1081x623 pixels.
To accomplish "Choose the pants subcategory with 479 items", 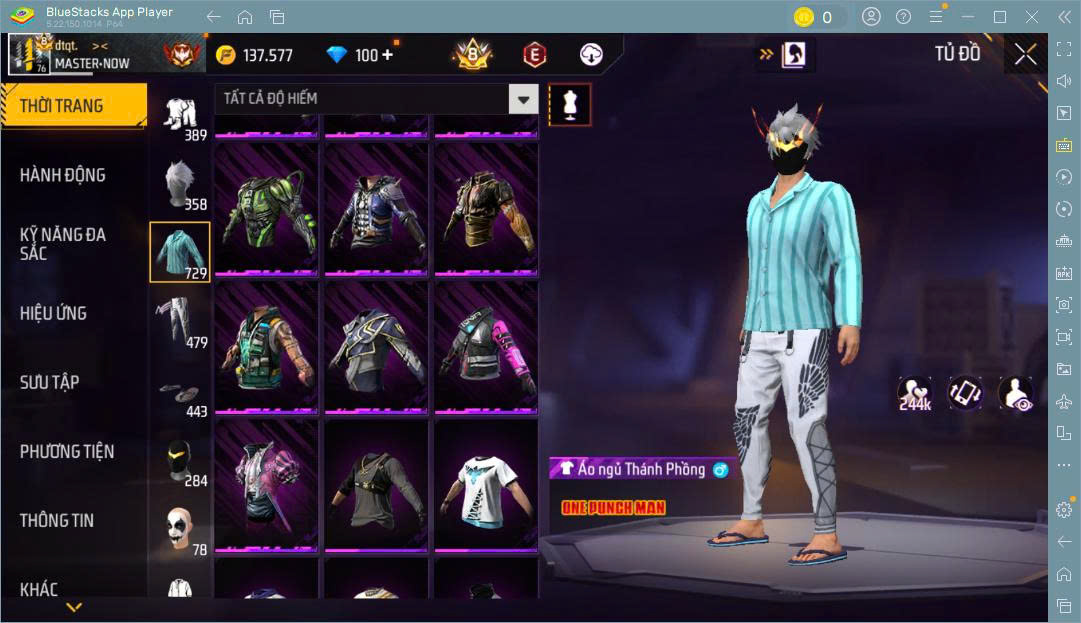I will [x=180, y=321].
